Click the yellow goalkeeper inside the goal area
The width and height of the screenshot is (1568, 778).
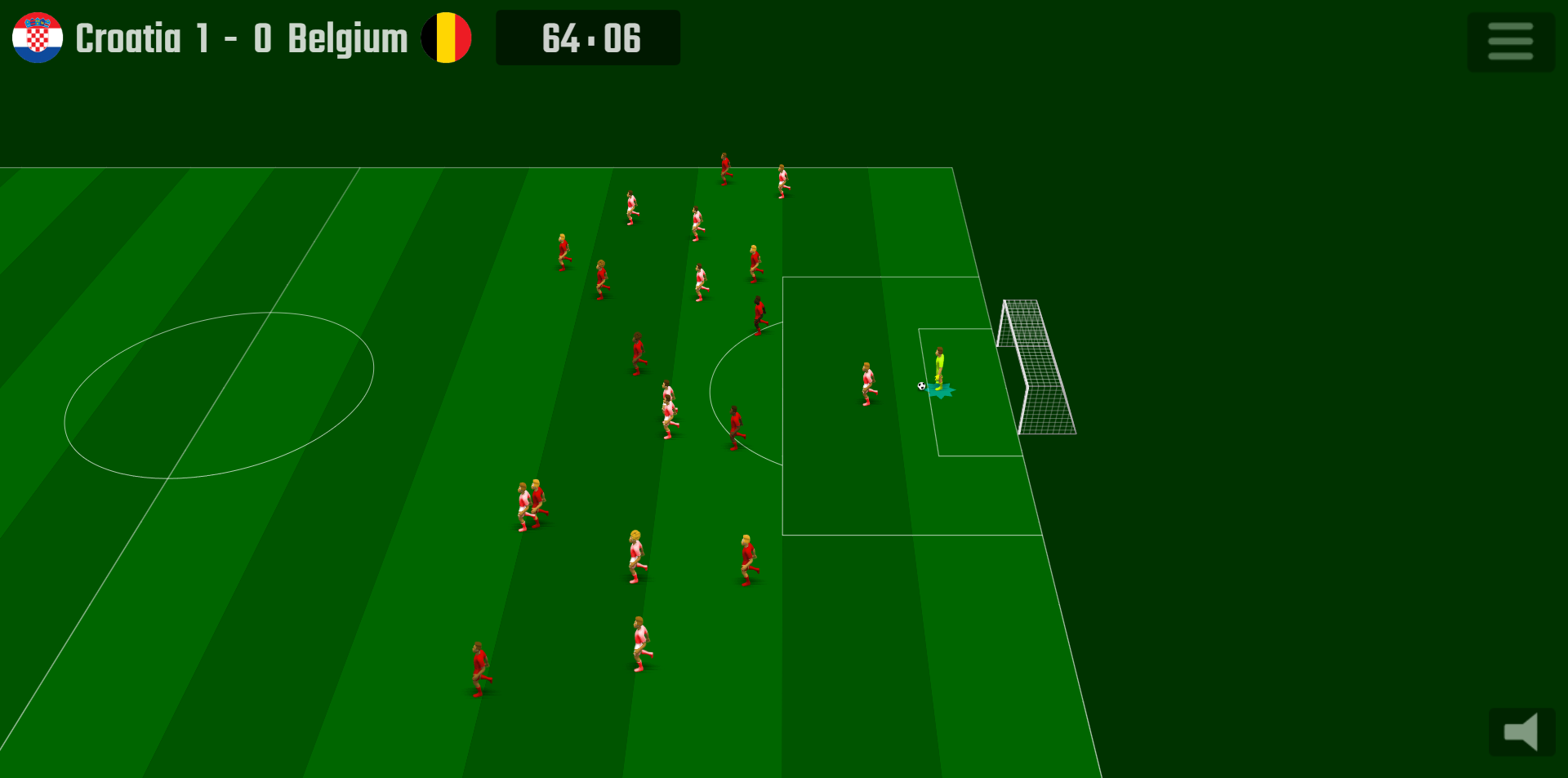point(939,367)
